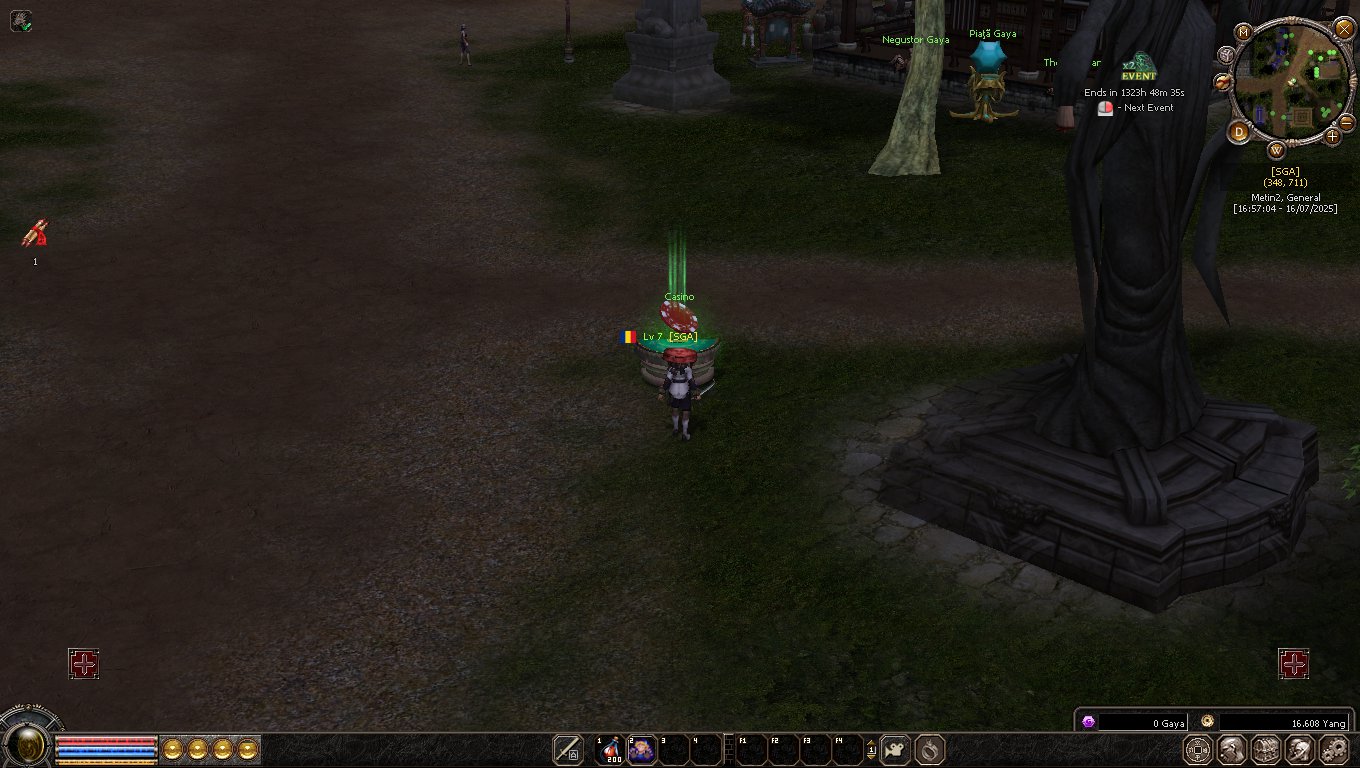Open the settings gears button
Viewport: 1360px width, 768px height.
click(x=1335, y=750)
